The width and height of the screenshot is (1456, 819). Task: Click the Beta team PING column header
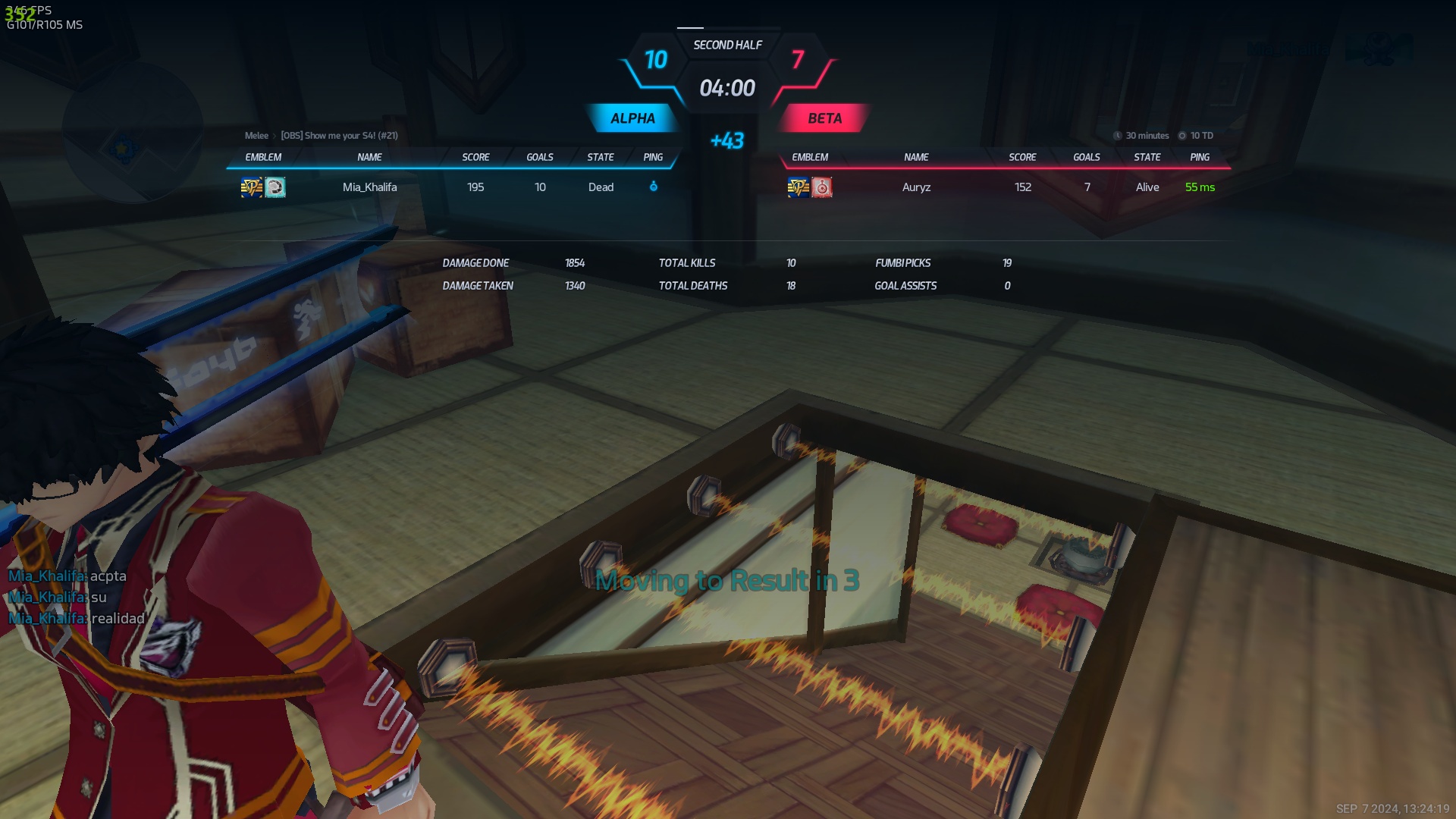point(1200,157)
